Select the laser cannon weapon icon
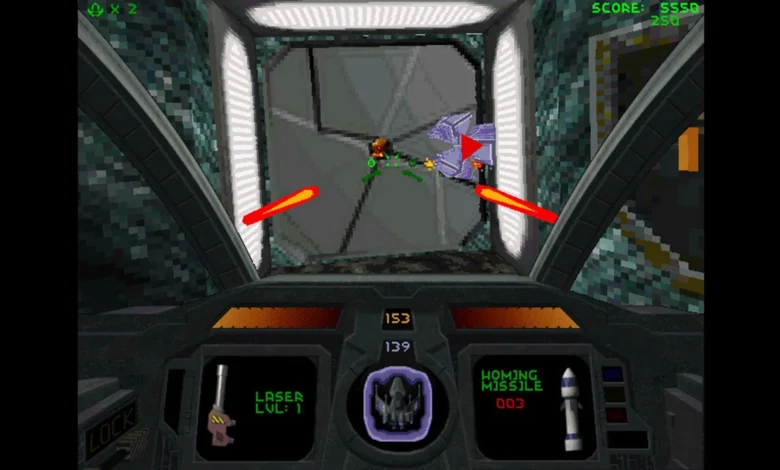This screenshot has height=470, width=780. tap(220, 407)
